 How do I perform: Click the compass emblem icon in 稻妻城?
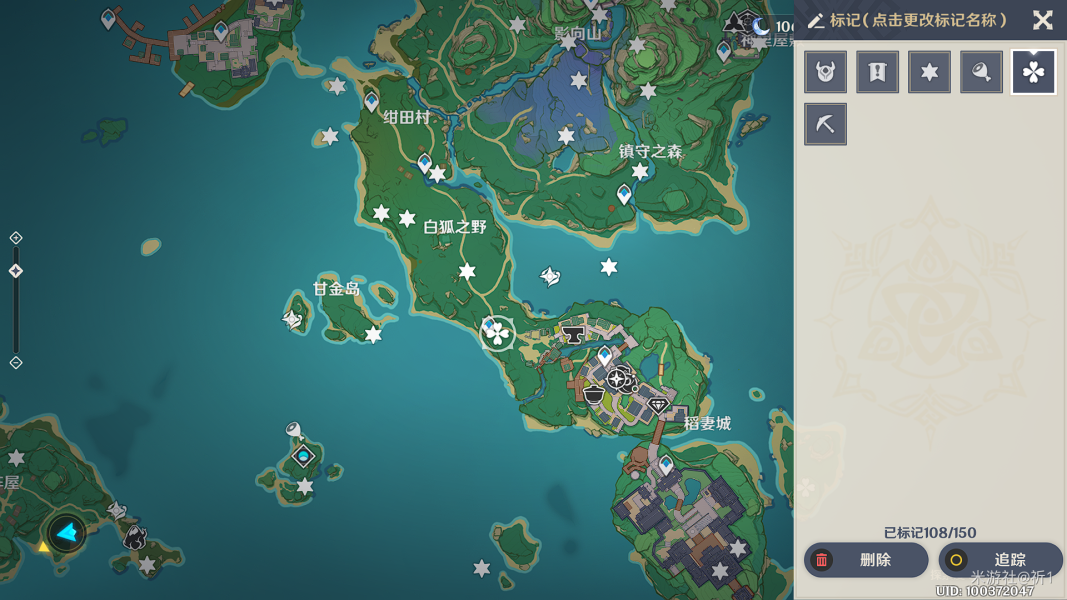618,379
